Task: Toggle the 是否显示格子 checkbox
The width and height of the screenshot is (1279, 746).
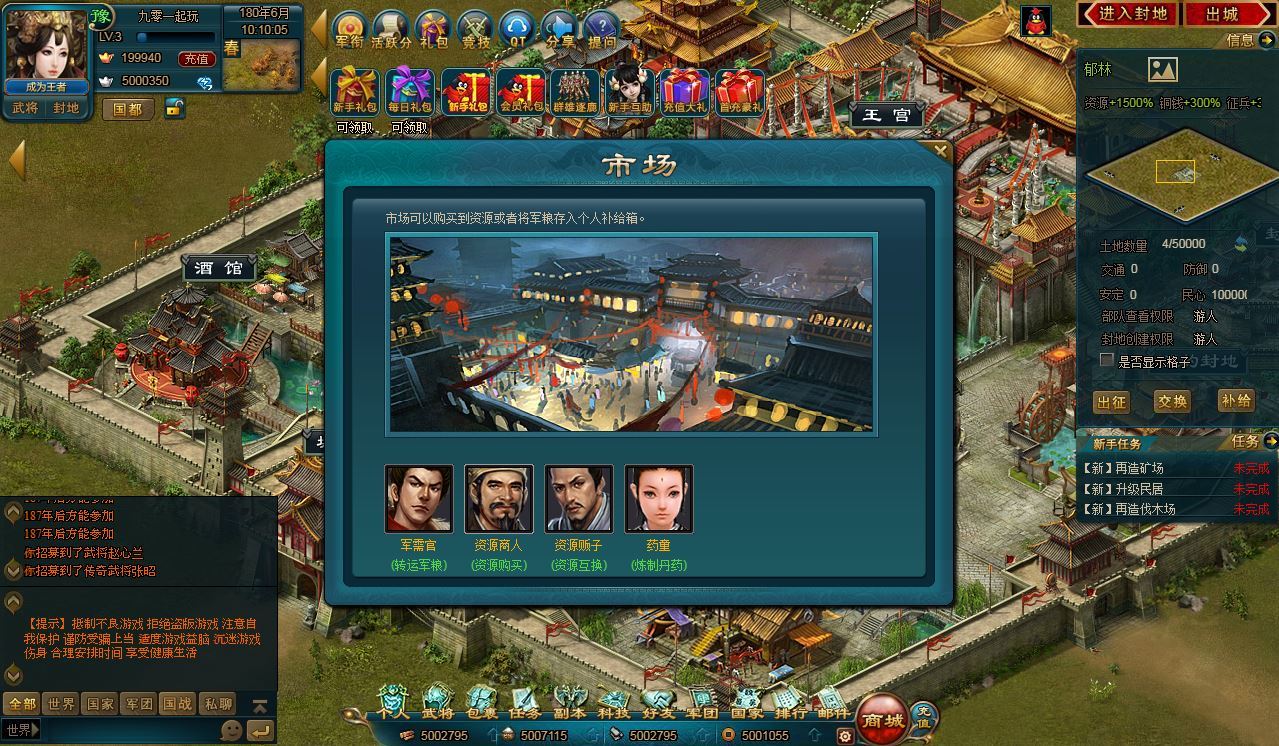Action: (x=1107, y=360)
